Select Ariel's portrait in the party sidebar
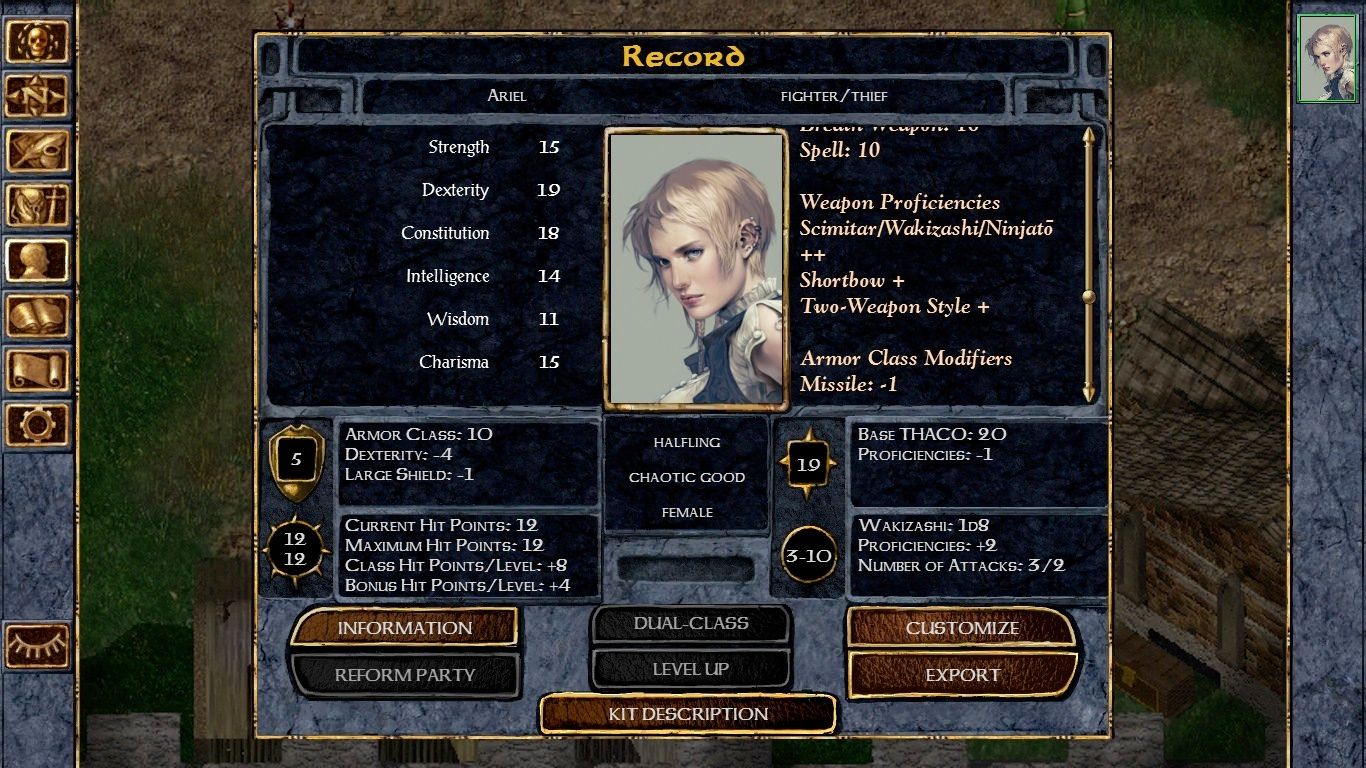 pyautogui.click(x=1327, y=58)
